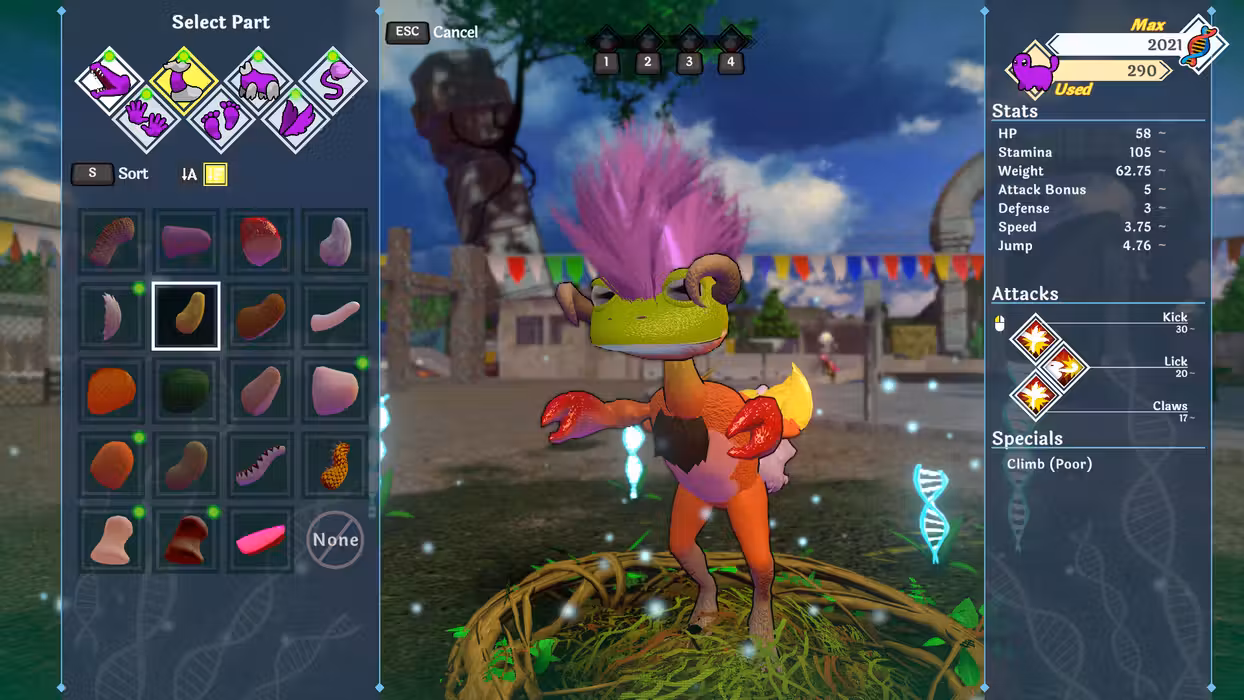Pick the bright pink flat part
The image size is (1244, 700).
[260, 541]
